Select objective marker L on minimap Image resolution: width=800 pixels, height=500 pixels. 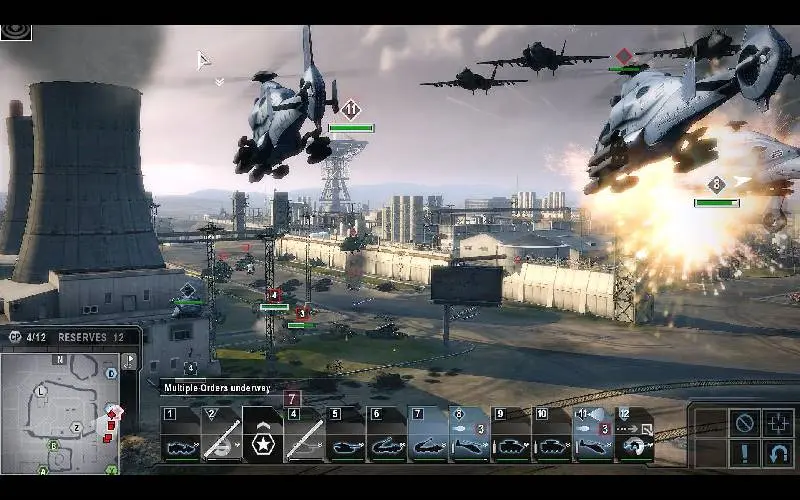[41, 390]
